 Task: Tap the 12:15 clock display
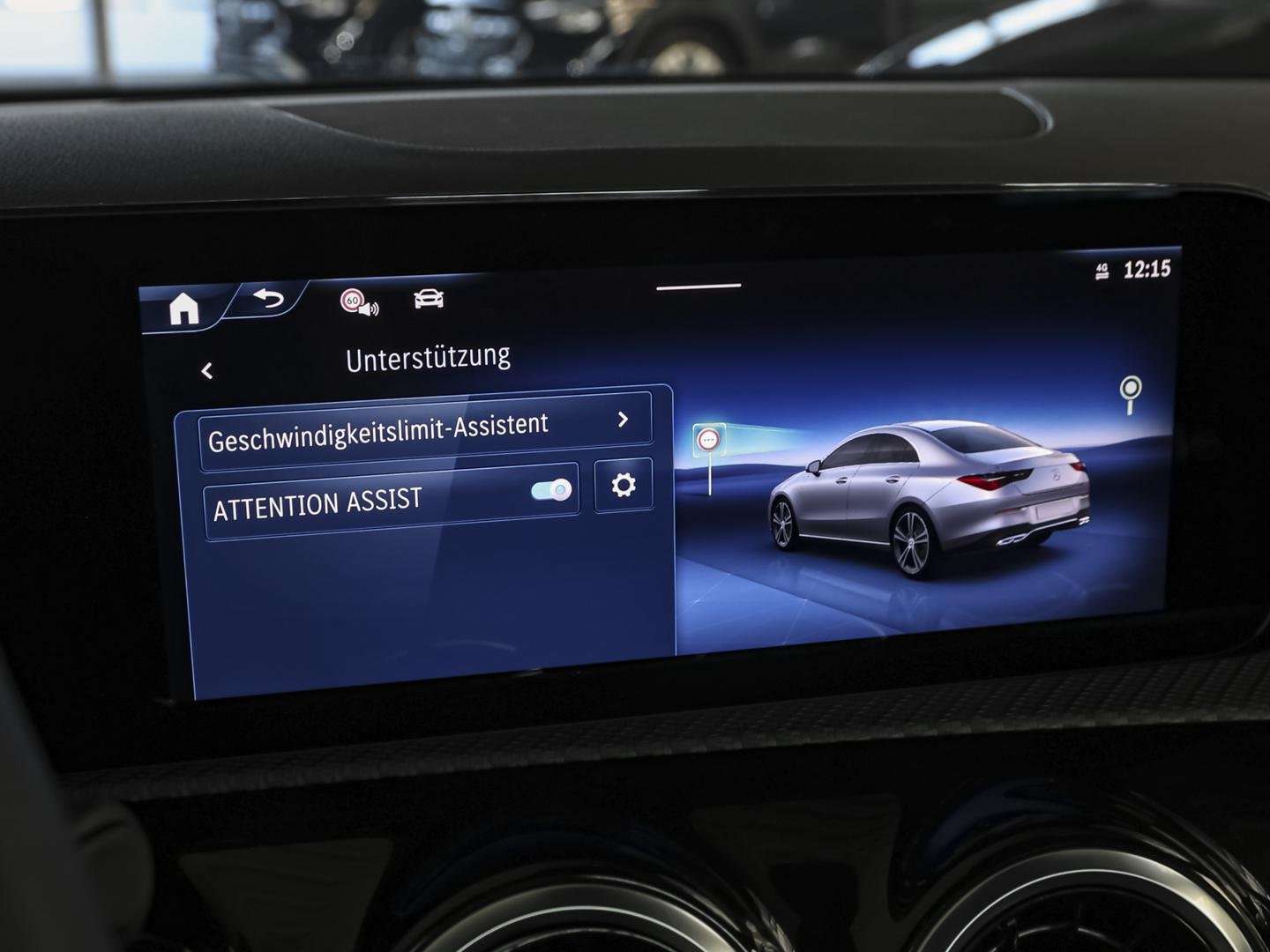(x=1147, y=268)
